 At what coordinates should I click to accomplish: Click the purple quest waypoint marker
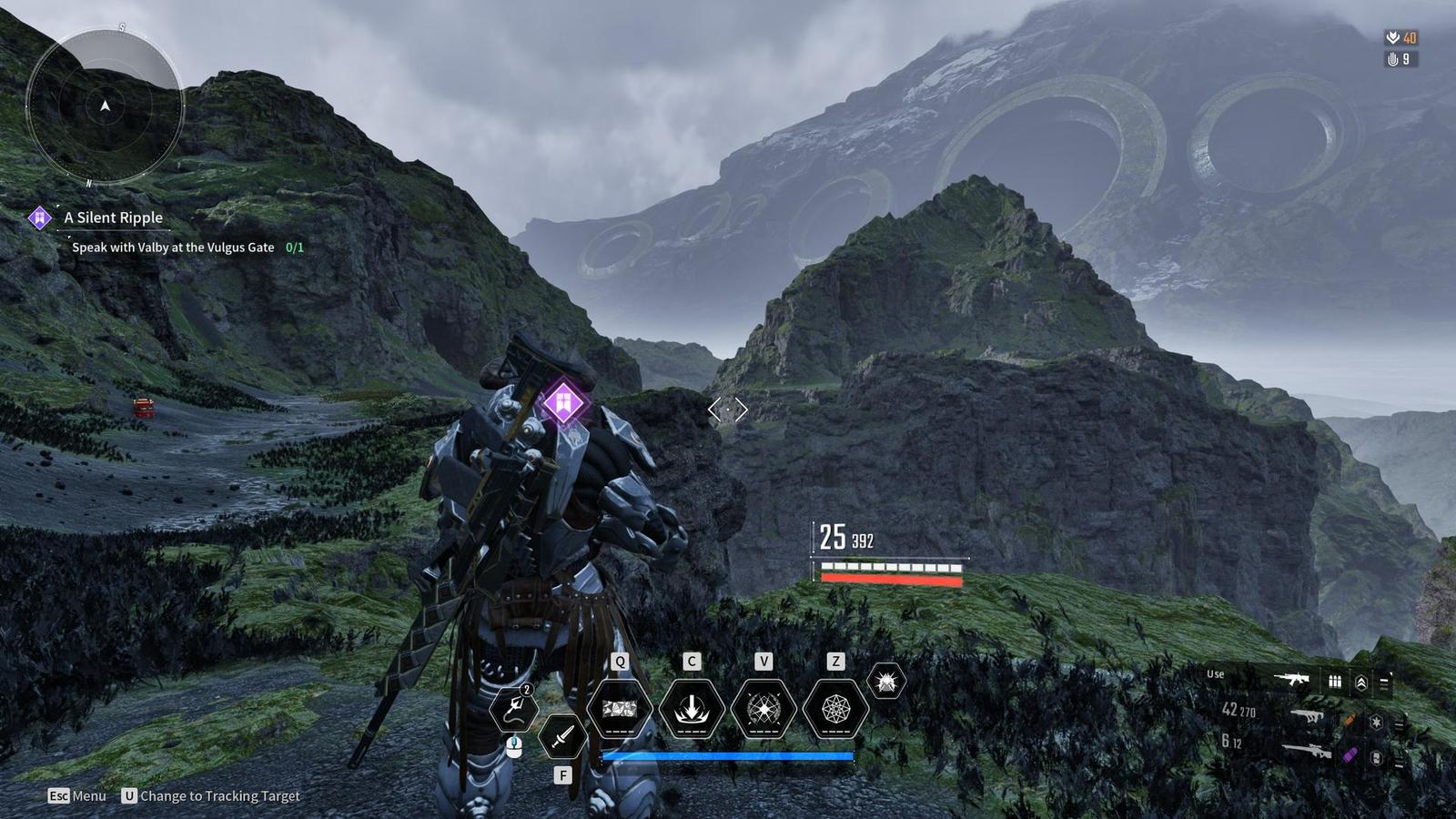563,402
